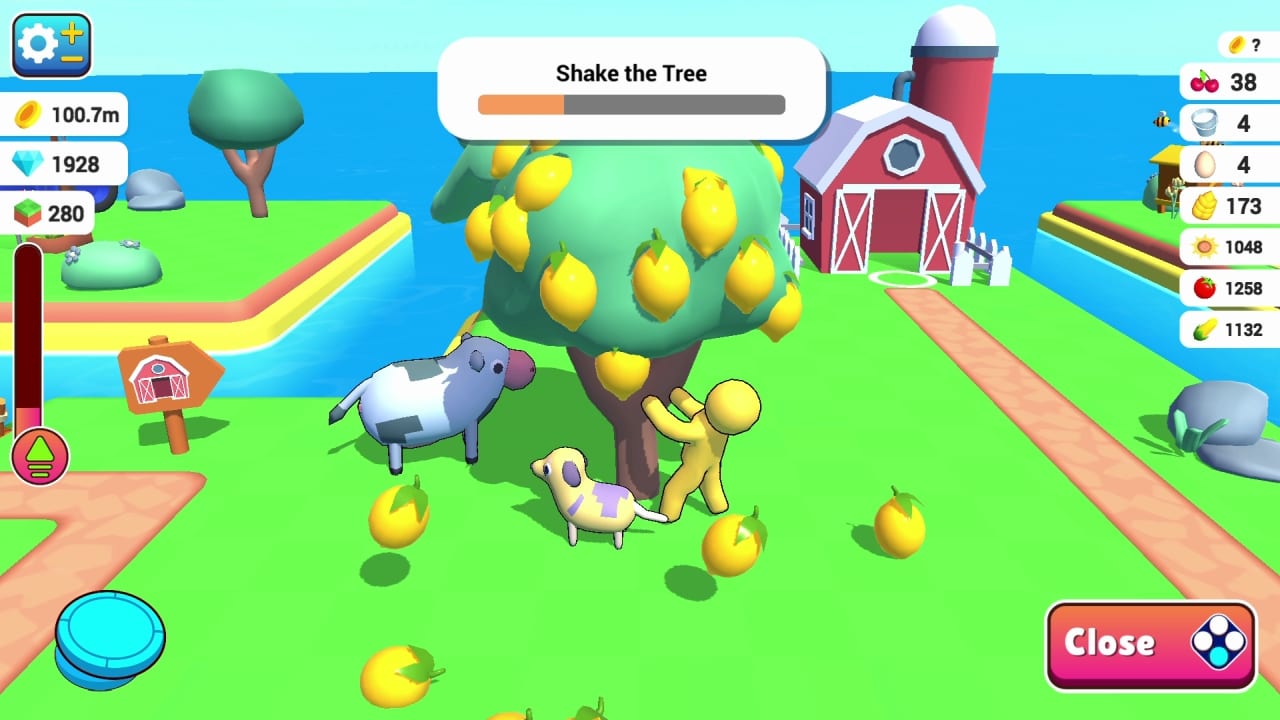Viewport: 1280px width, 720px height.
Task: Open the settings gear menu
Action: 47,45
